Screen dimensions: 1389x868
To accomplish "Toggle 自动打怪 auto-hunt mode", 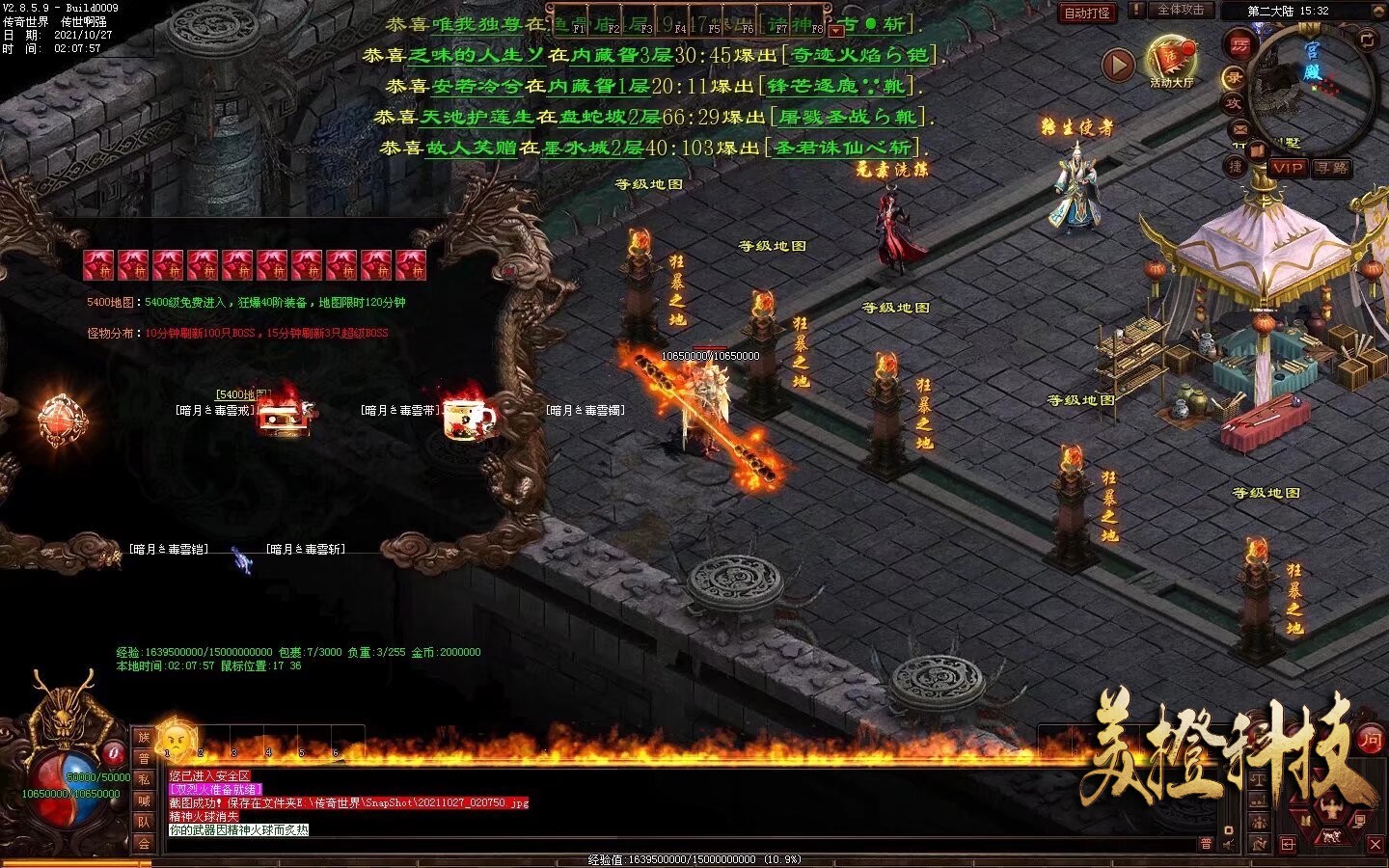I will (x=1085, y=13).
